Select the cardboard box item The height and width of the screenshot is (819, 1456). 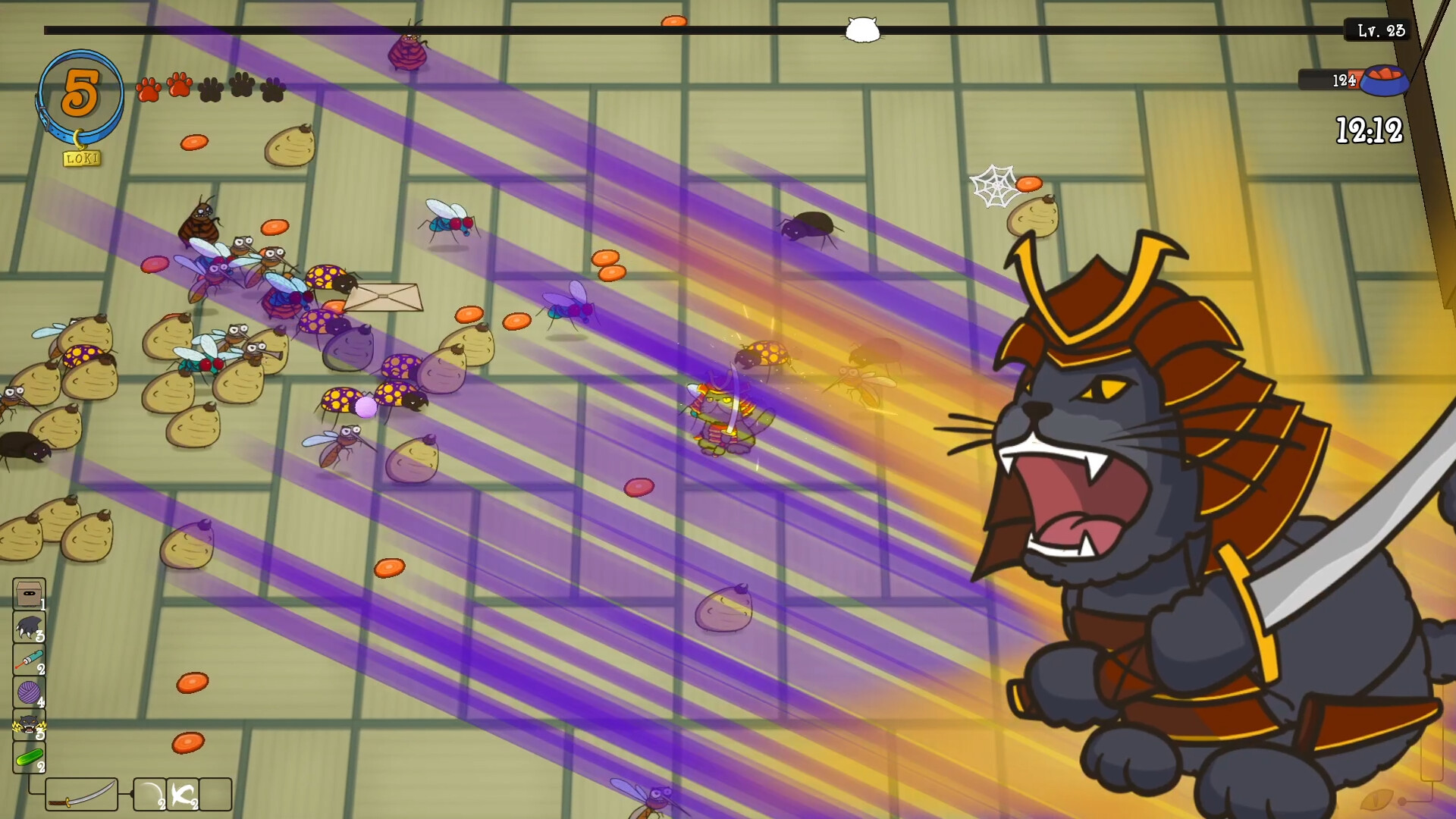point(28,593)
